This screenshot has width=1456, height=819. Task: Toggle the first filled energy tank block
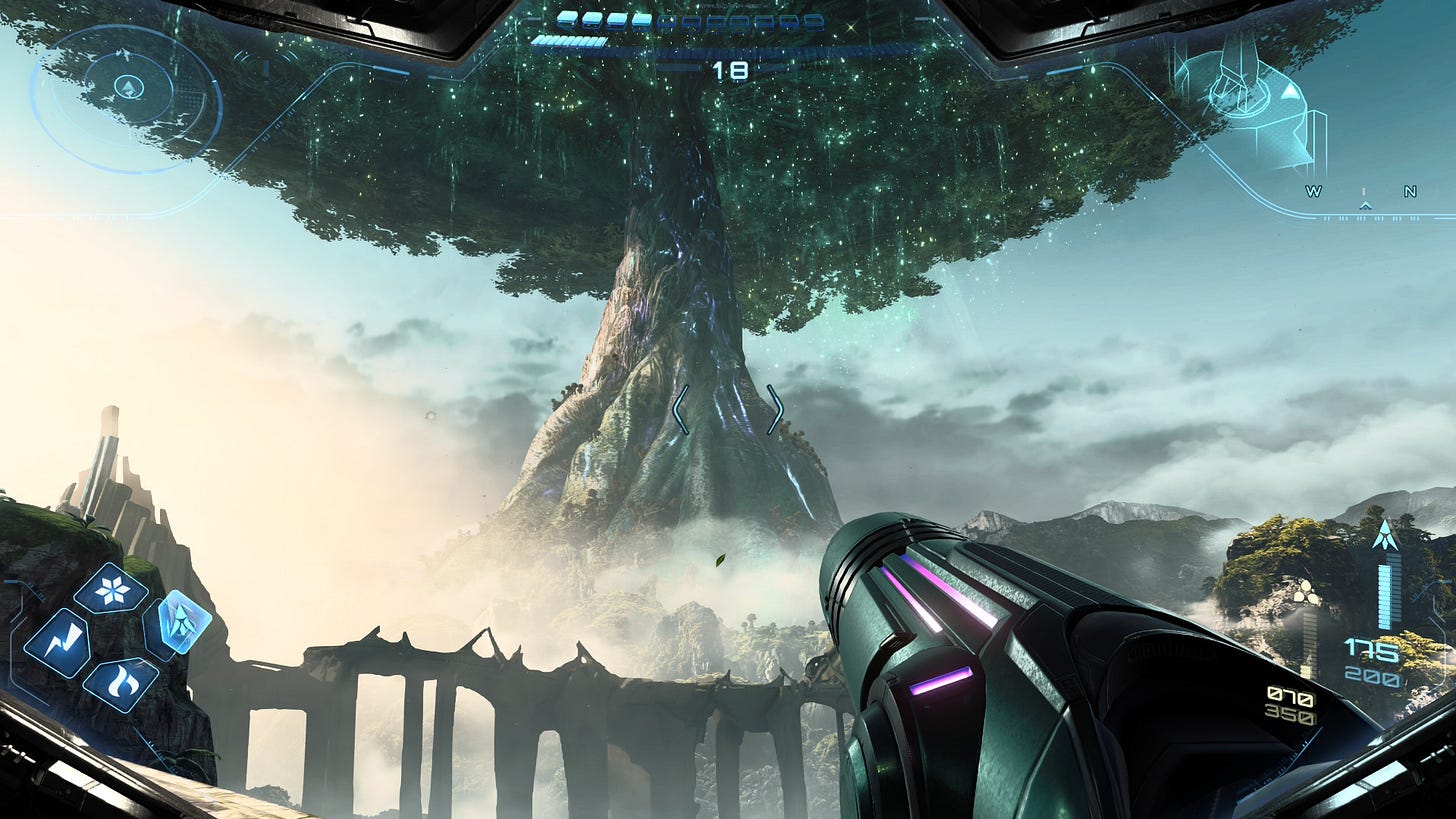[x=565, y=22]
